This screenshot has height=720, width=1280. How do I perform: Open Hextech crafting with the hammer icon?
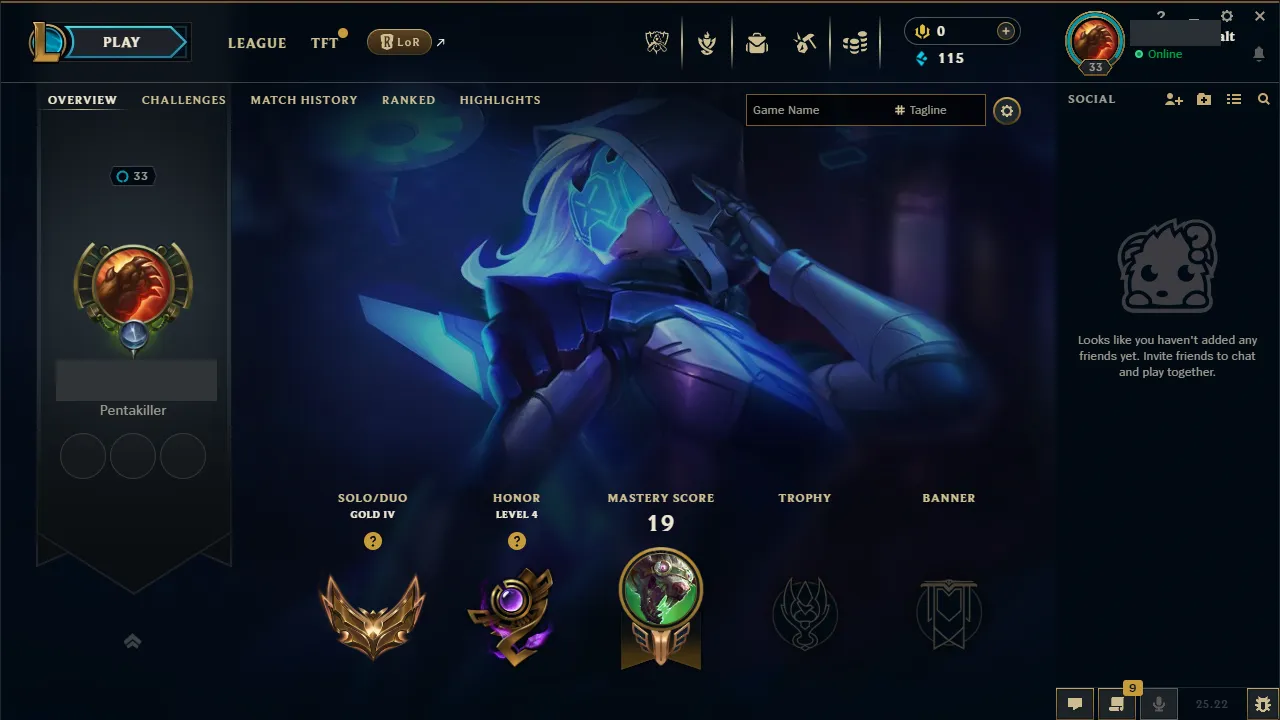click(x=806, y=42)
